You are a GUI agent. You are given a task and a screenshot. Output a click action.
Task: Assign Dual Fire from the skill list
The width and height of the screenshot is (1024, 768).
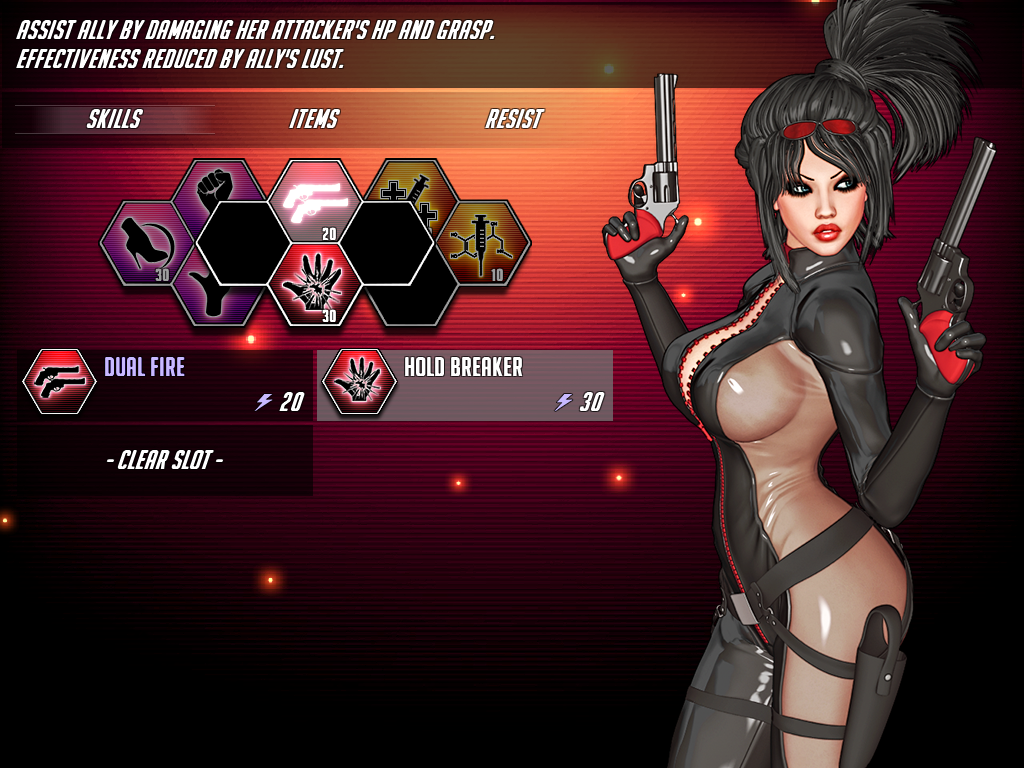(165, 384)
